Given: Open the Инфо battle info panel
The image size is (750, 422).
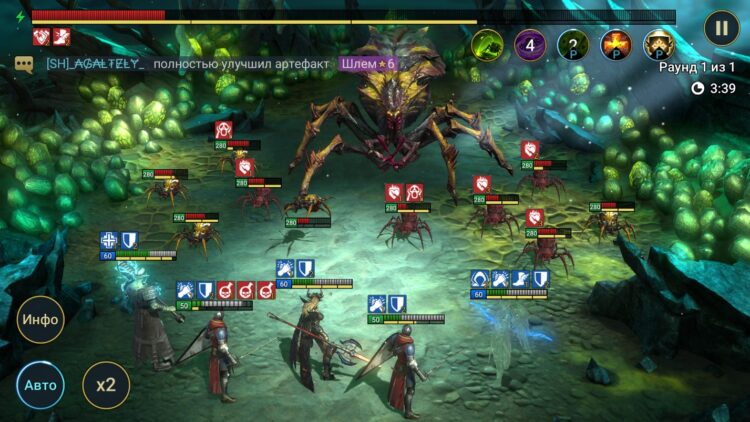Looking at the screenshot, I should pyautogui.click(x=40, y=320).
